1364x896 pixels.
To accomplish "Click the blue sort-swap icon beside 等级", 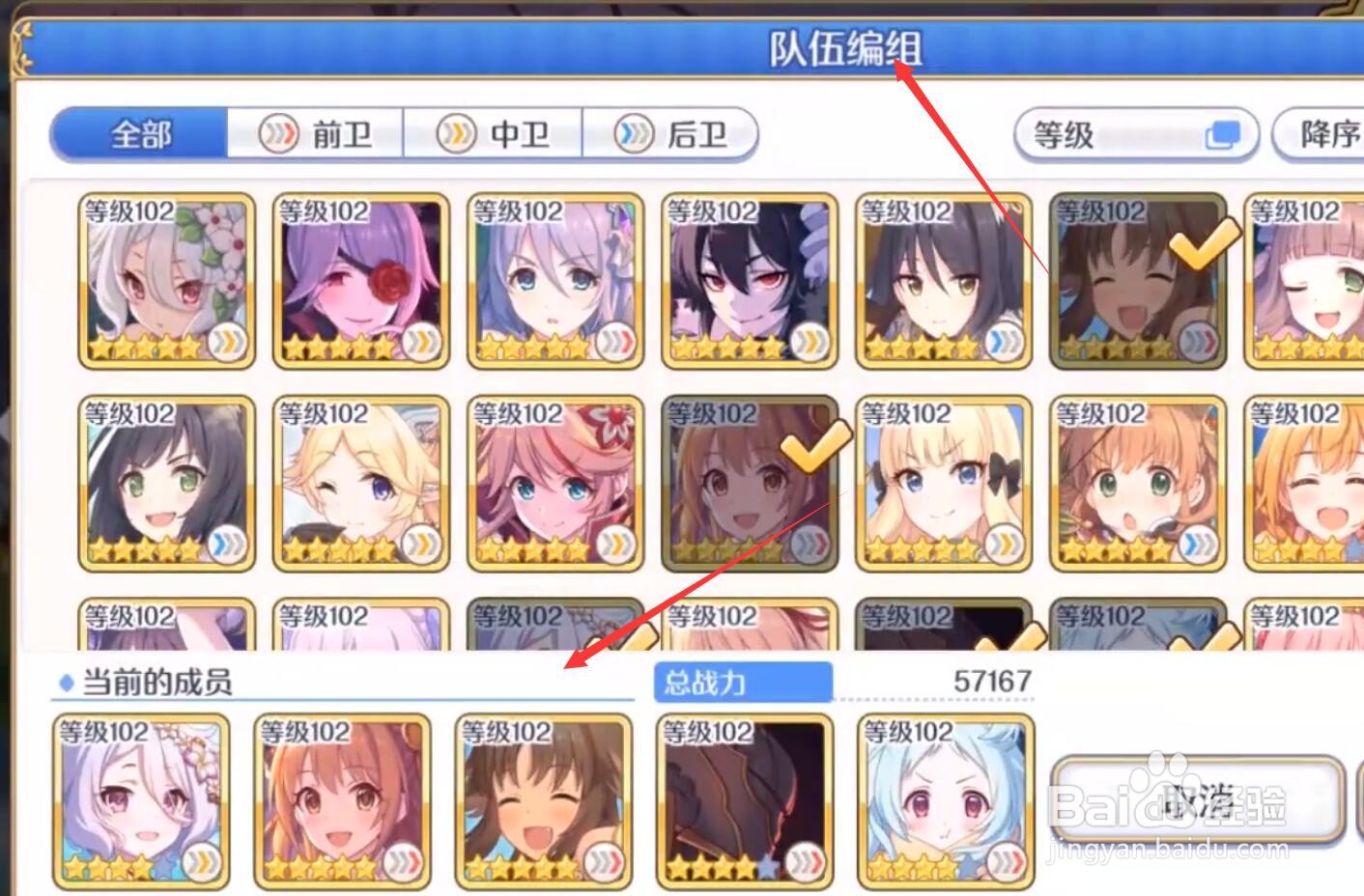I will point(1222,133).
